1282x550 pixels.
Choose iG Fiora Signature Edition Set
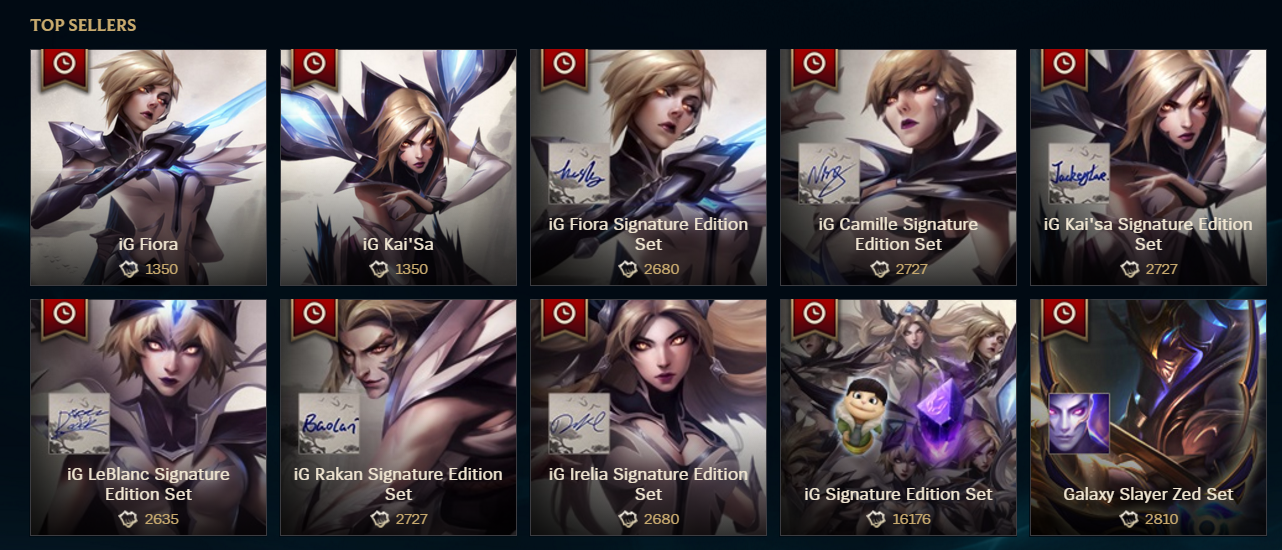point(648,167)
